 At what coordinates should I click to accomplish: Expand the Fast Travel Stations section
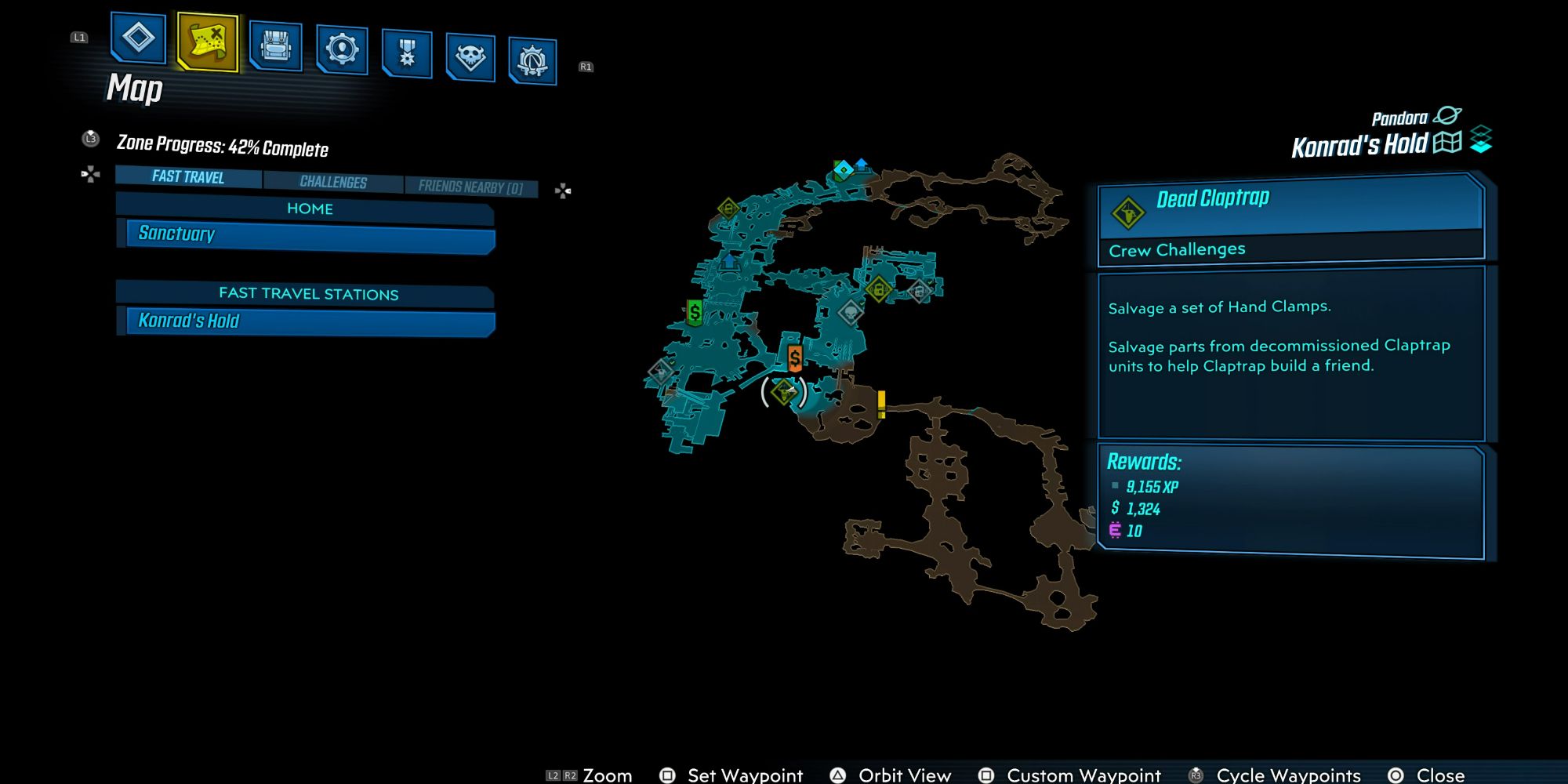pyautogui.click(x=307, y=294)
